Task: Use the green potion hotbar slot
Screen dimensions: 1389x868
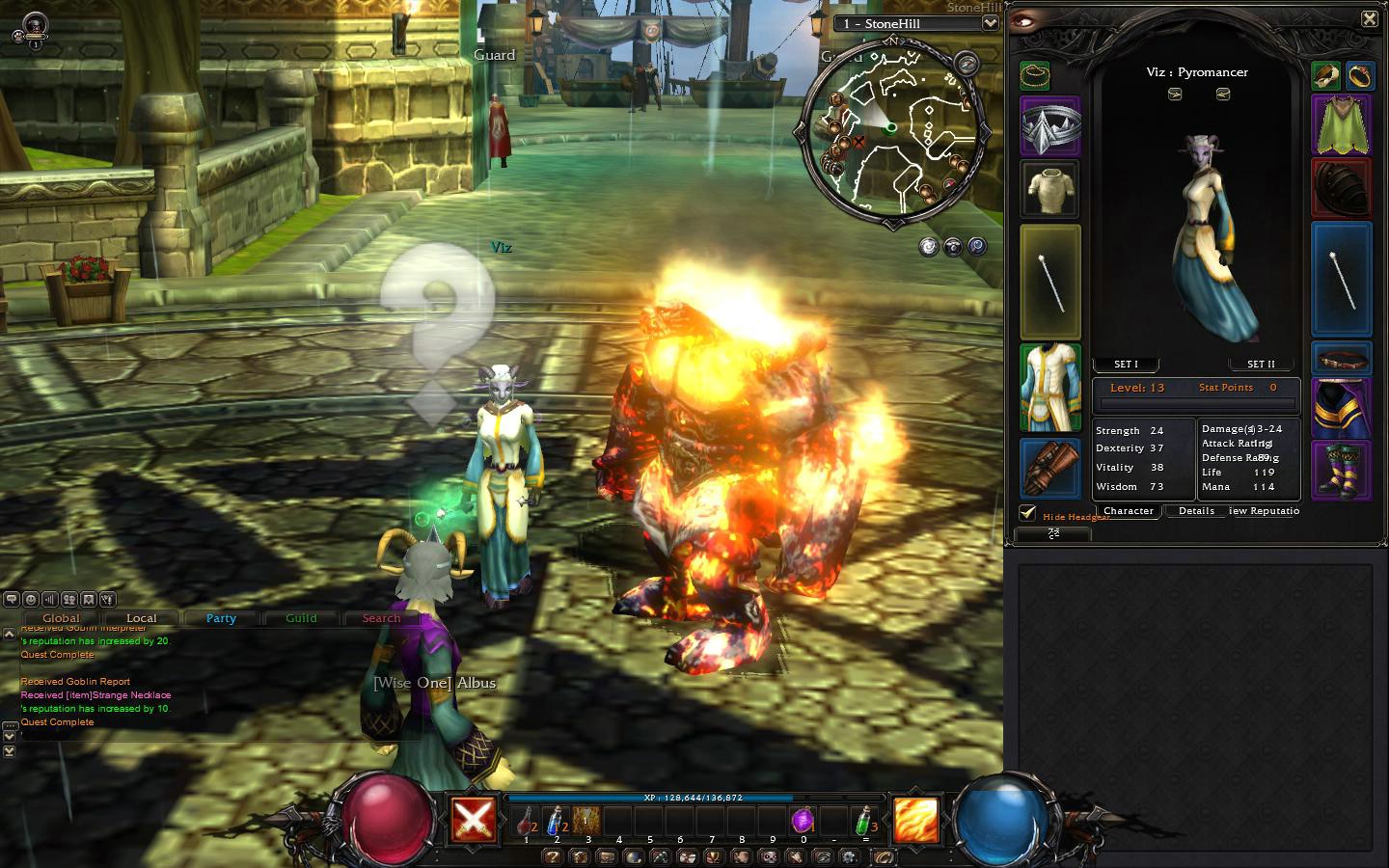Action: (x=865, y=822)
